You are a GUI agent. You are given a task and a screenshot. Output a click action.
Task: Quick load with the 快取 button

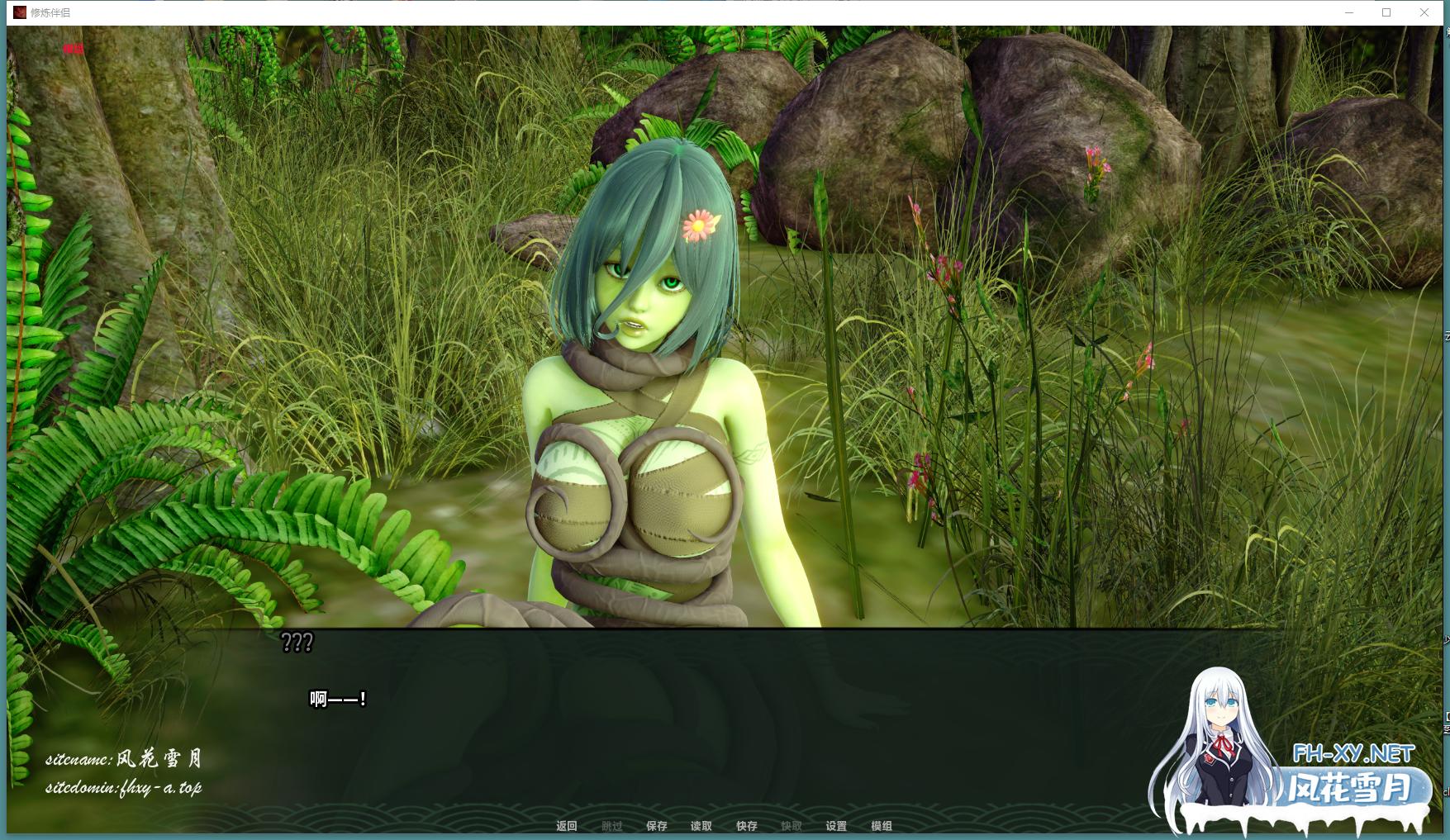pyautogui.click(x=792, y=826)
